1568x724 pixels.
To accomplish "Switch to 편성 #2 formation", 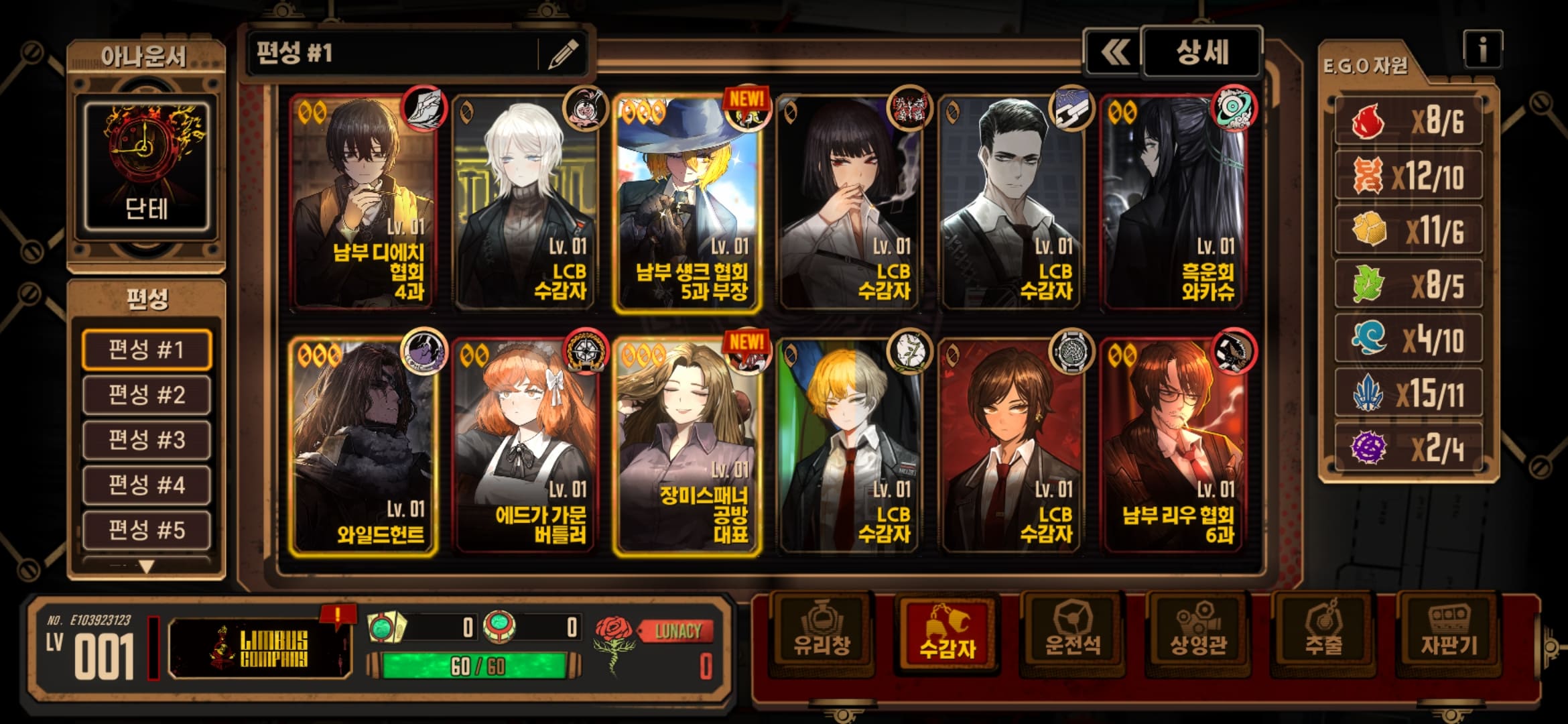I will [x=147, y=395].
